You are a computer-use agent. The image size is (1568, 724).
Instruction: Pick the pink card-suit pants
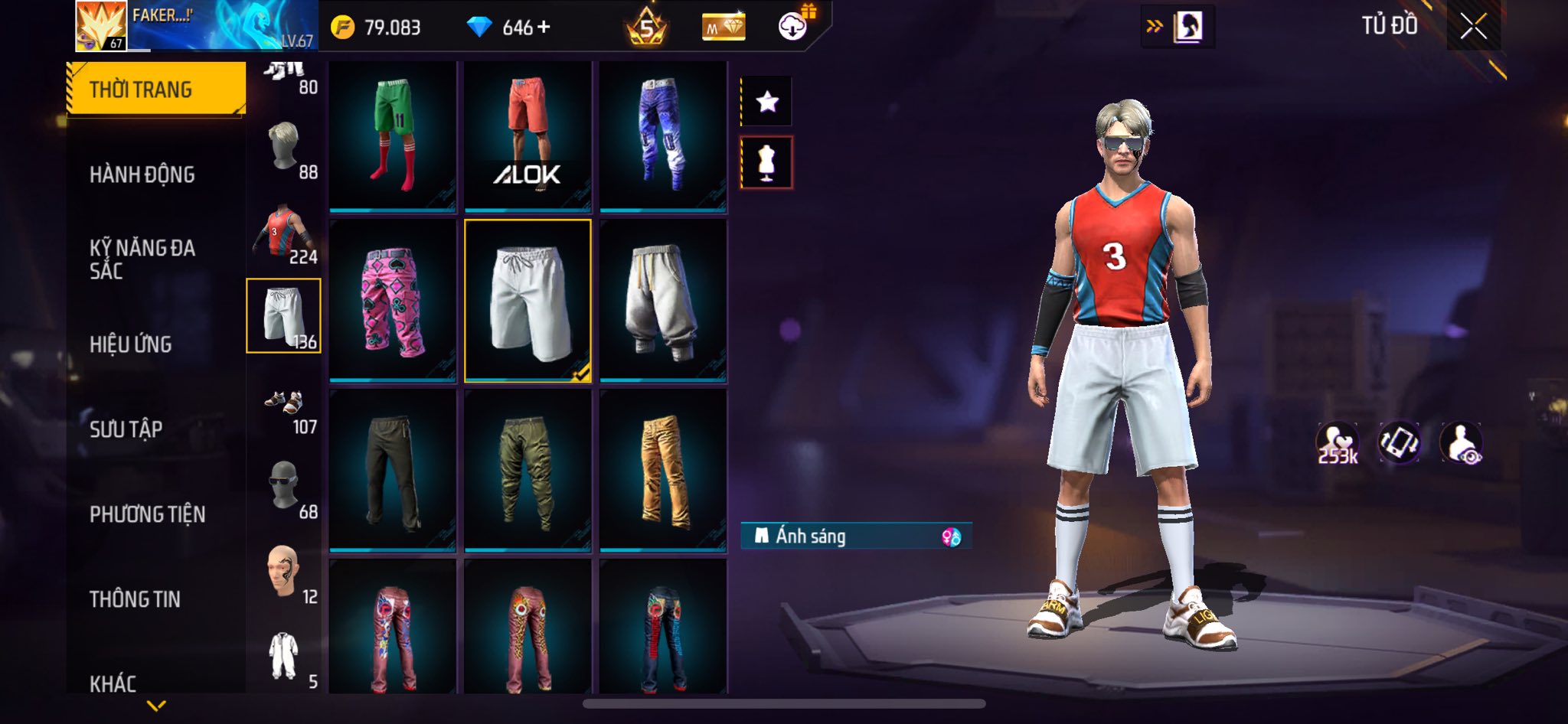(393, 301)
